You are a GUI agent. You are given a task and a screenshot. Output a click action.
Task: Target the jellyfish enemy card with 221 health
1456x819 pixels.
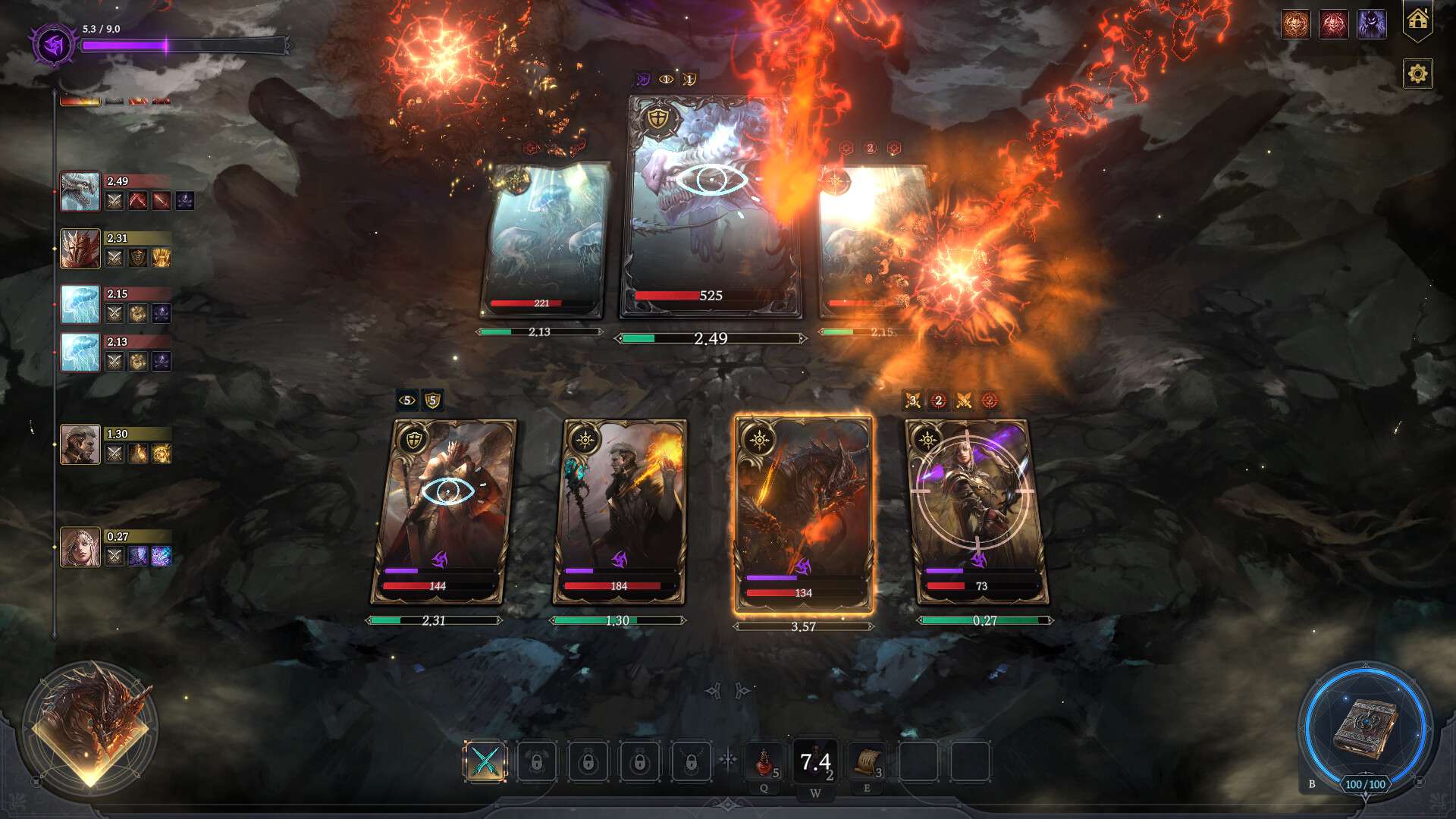click(x=544, y=239)
